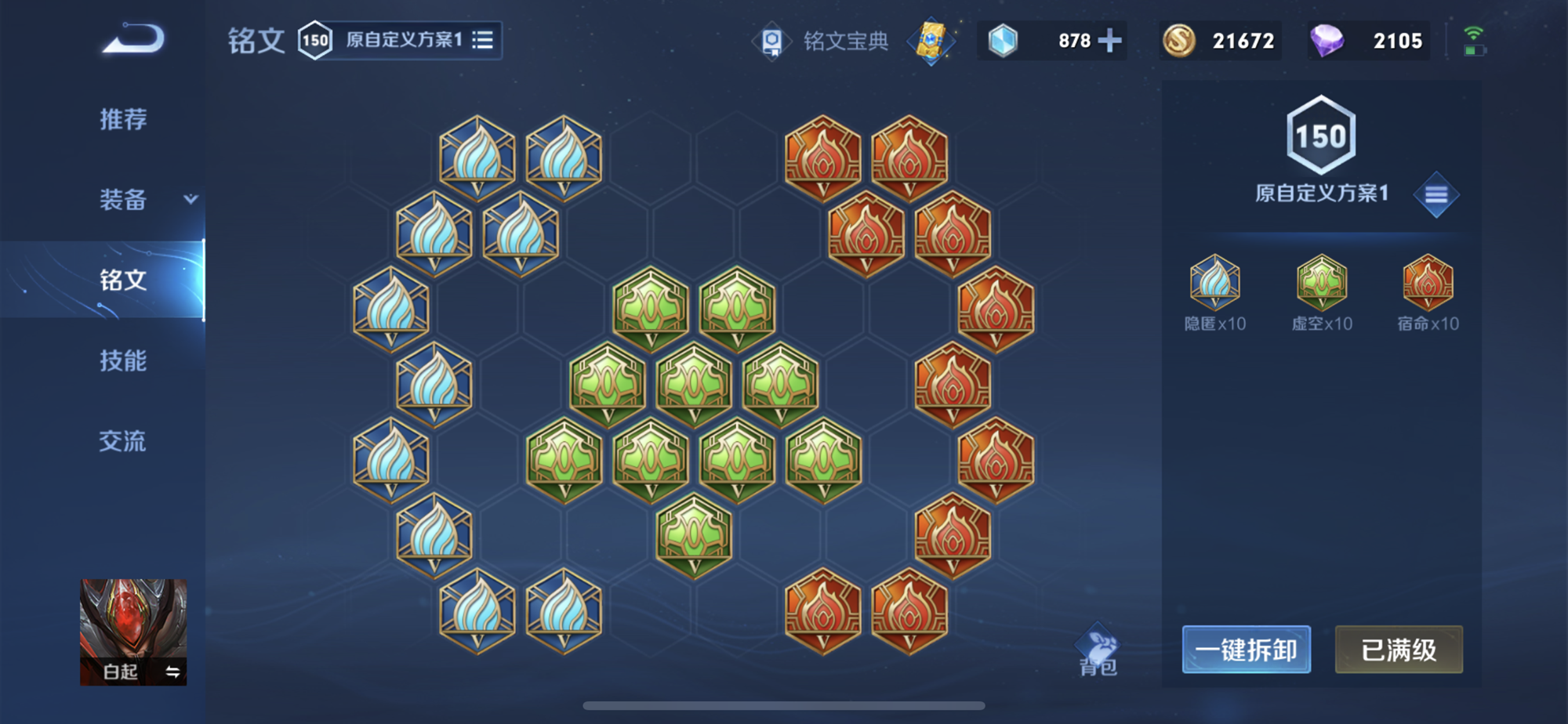Switch to the 交流 tab

click(x=123, y=441)
